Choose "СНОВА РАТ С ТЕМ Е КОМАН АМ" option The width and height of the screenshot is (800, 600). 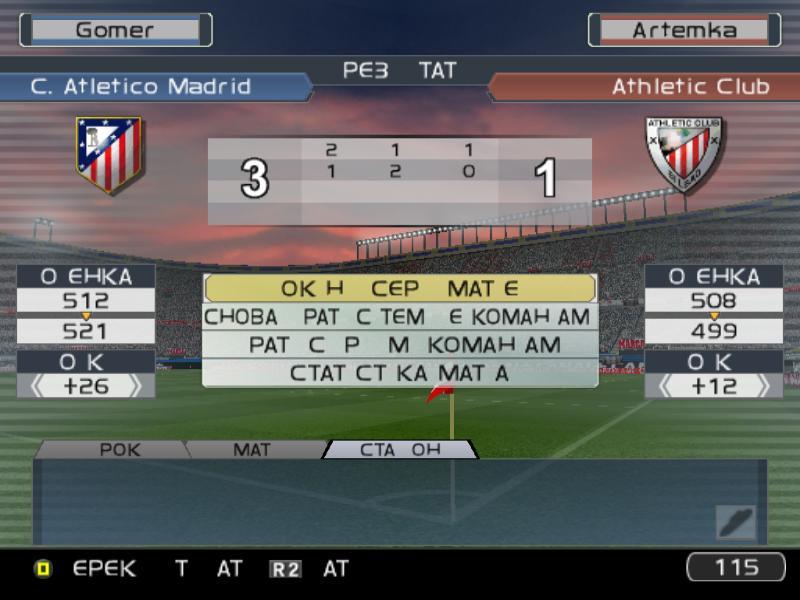point(400,317)
